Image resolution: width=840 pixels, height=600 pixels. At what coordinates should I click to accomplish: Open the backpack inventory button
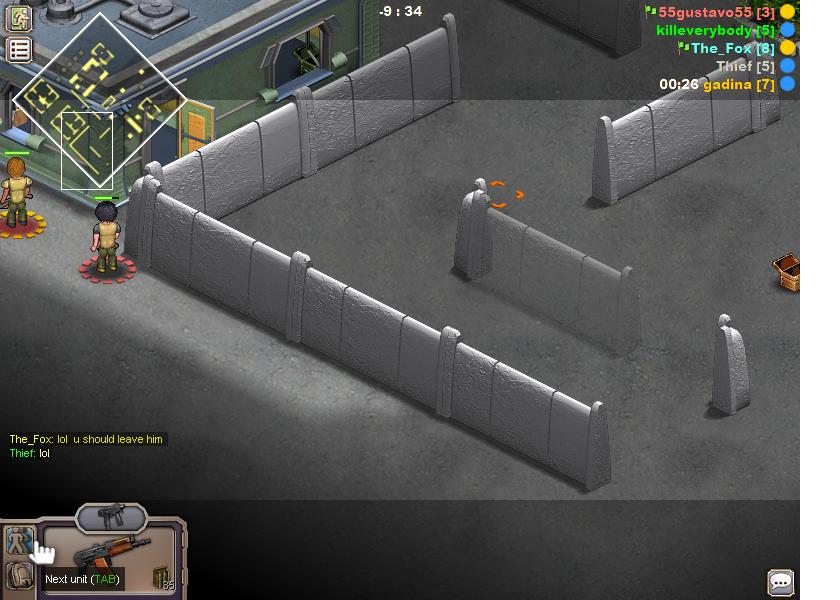(19, 575)
